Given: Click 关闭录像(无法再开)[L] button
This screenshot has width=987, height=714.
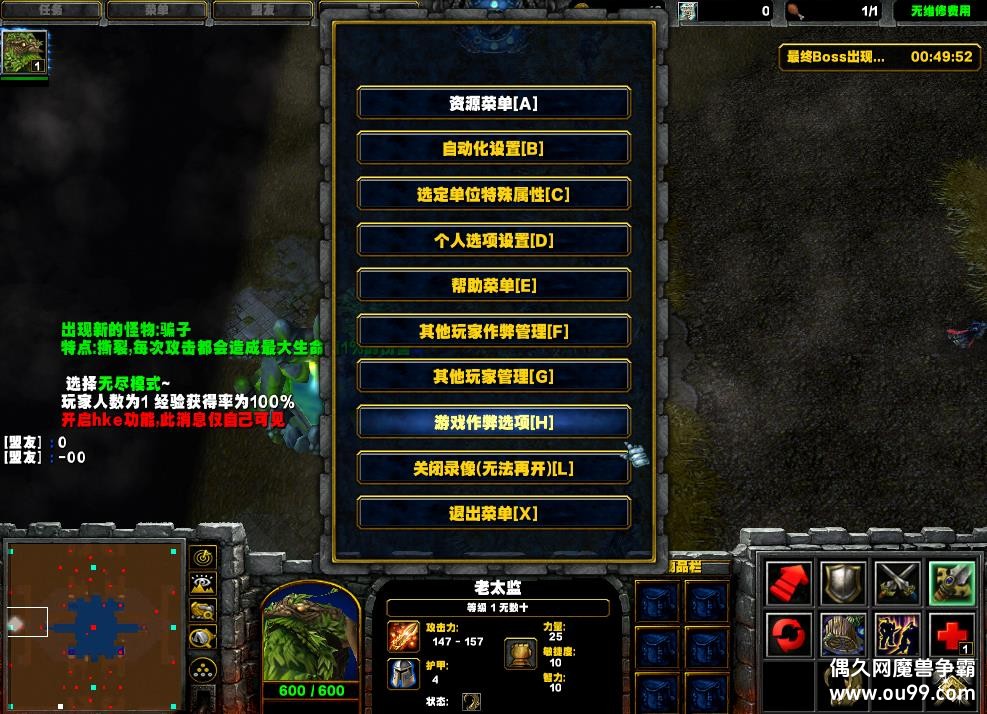Looking at the screenshot, I should 493,468.
